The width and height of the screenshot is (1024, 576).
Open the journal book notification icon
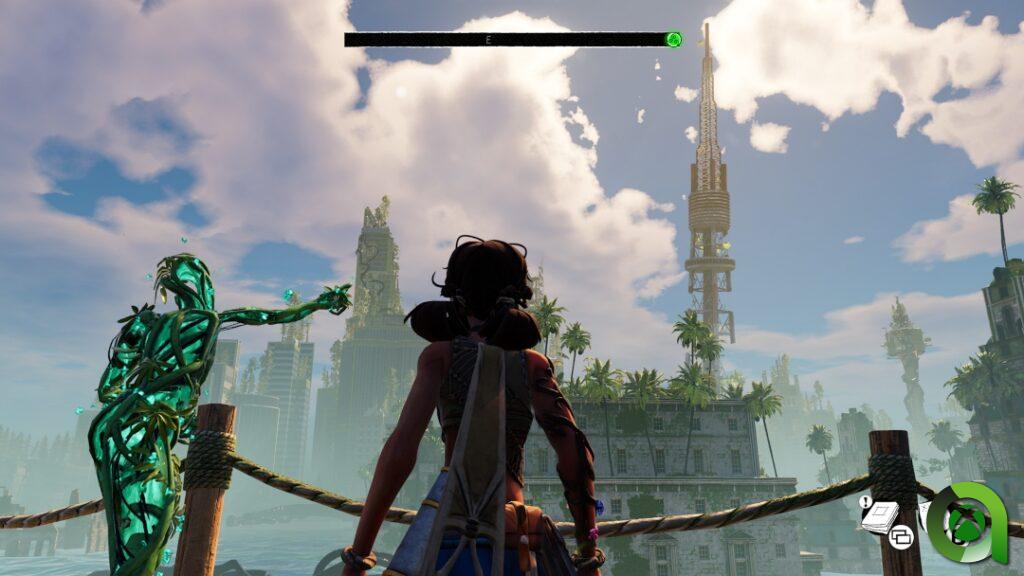(879, 516)
